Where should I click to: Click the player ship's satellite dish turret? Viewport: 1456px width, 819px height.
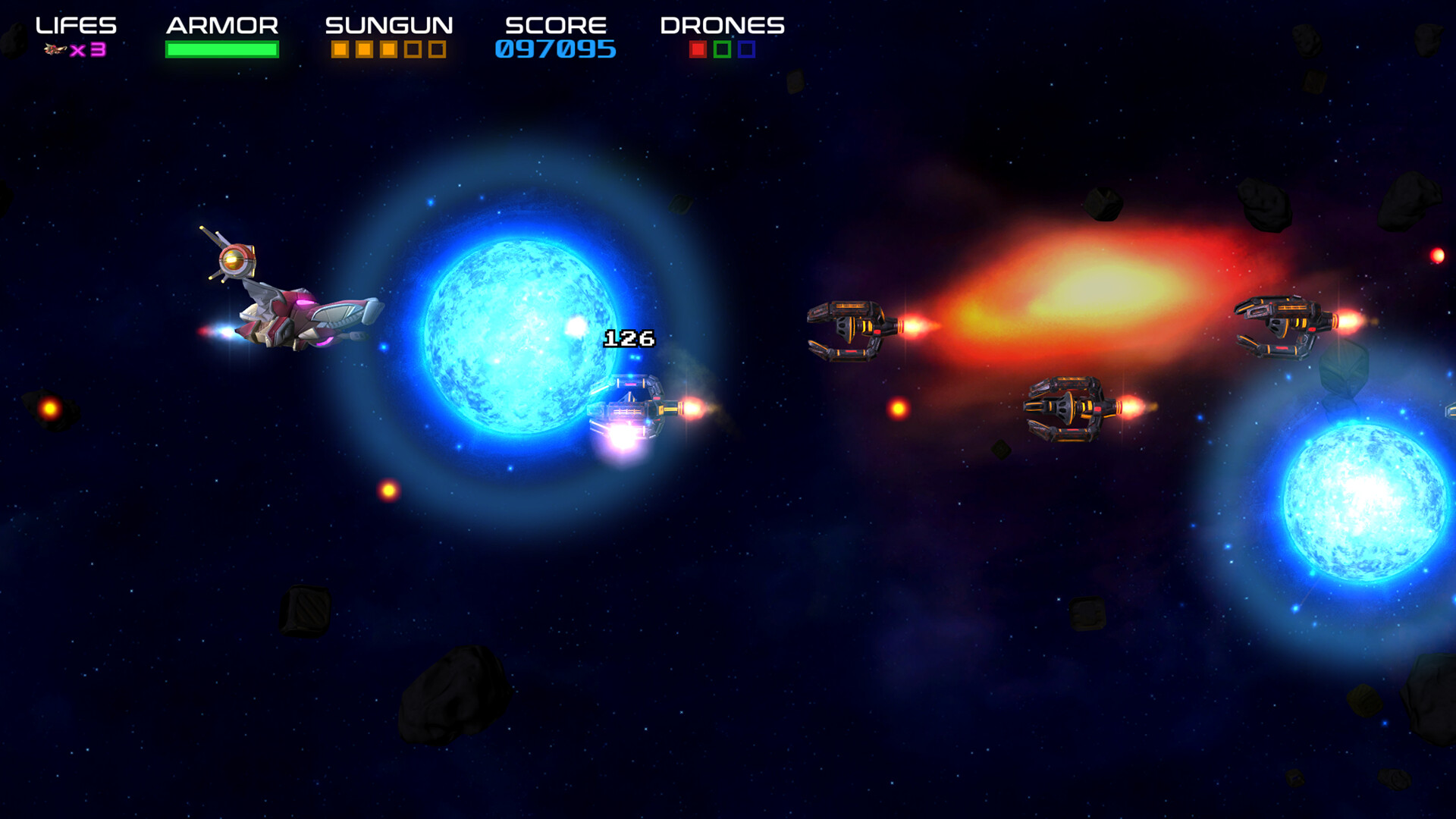[x=237, y=262]
